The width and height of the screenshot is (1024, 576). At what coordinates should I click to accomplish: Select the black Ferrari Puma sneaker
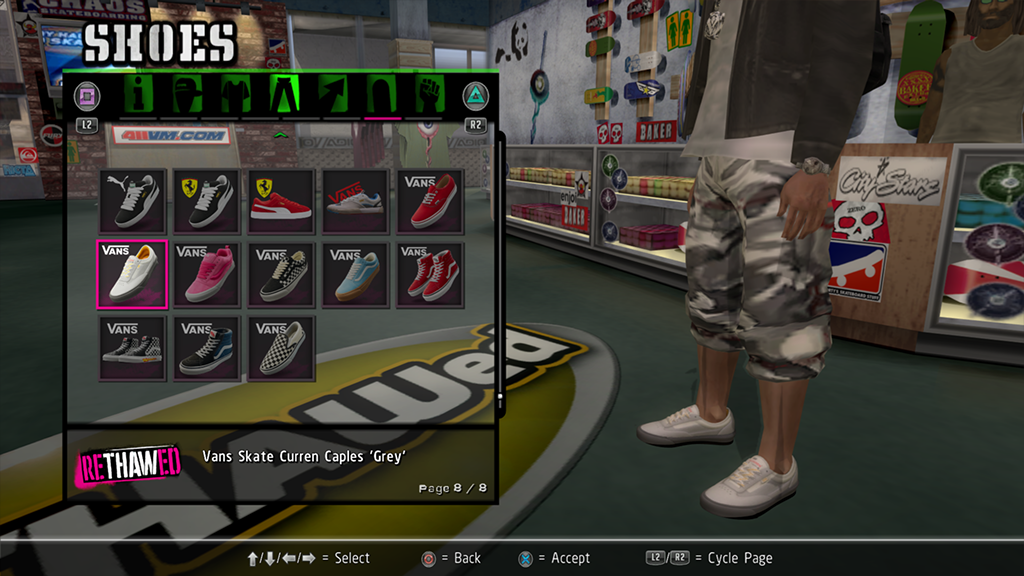coord(206,200)
